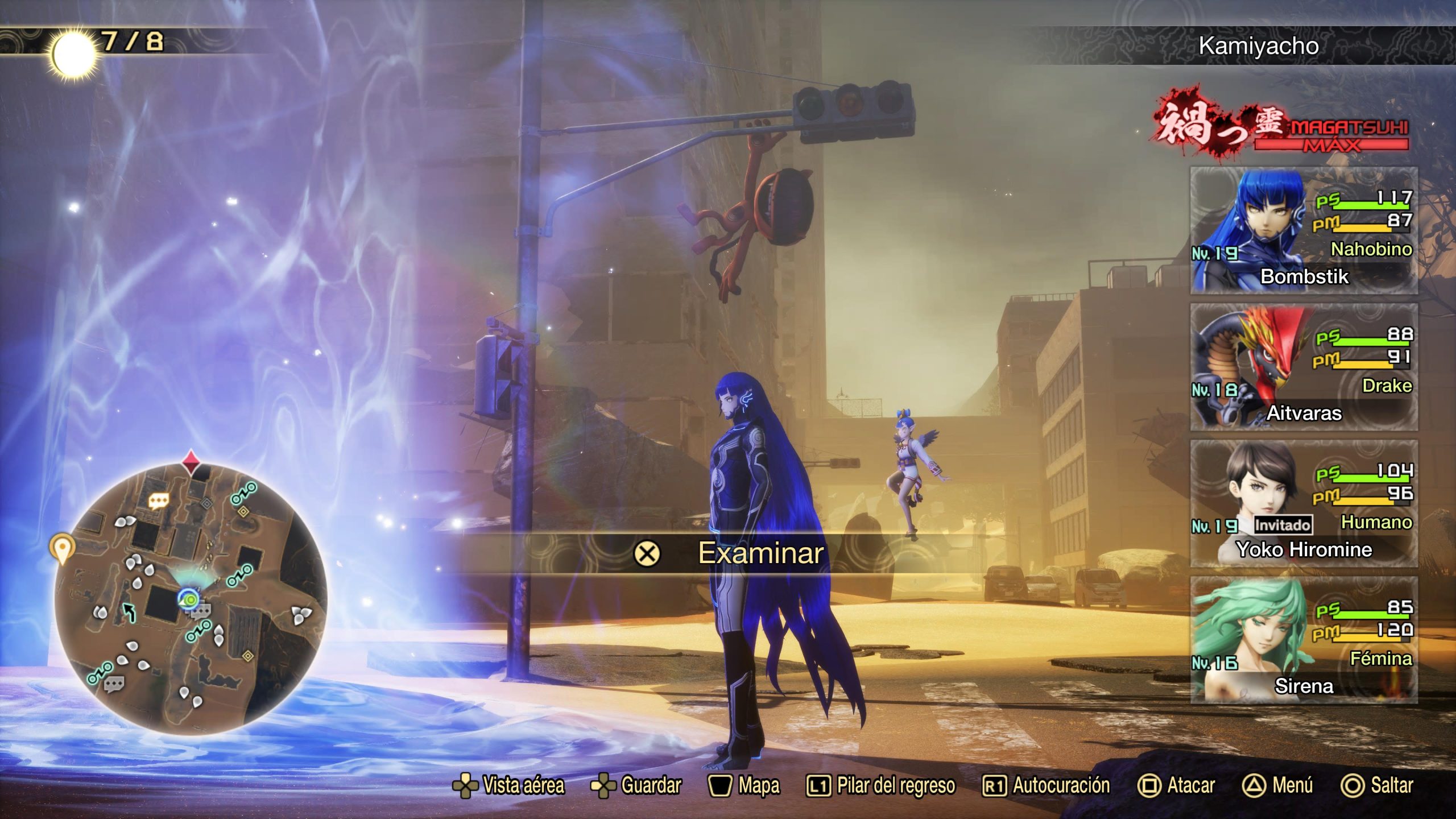Viewport: 1456px width, 819px height.
Task: Select Nahobino Bombstik party panel
Action: point(1304,230)
